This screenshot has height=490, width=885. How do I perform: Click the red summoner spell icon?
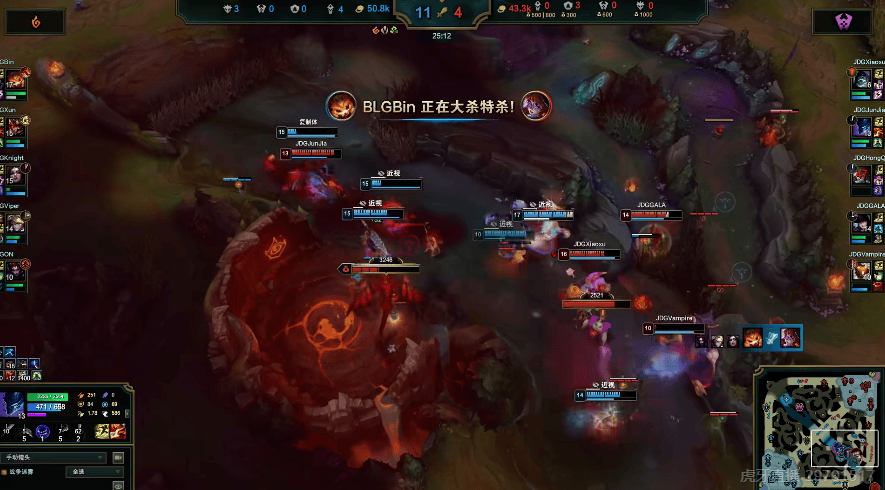[117, 431]
